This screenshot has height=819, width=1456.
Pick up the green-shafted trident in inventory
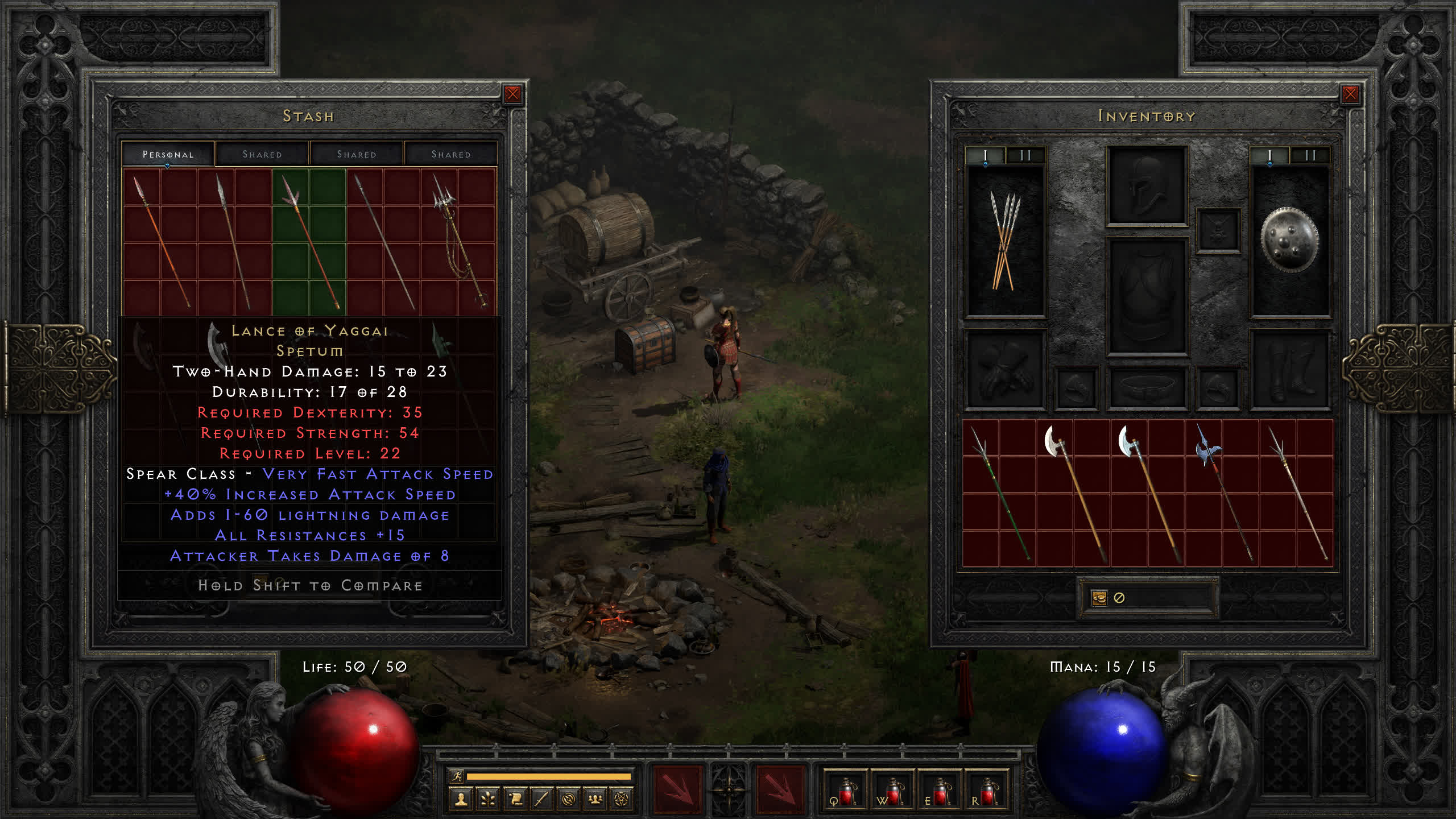(999, 493)
